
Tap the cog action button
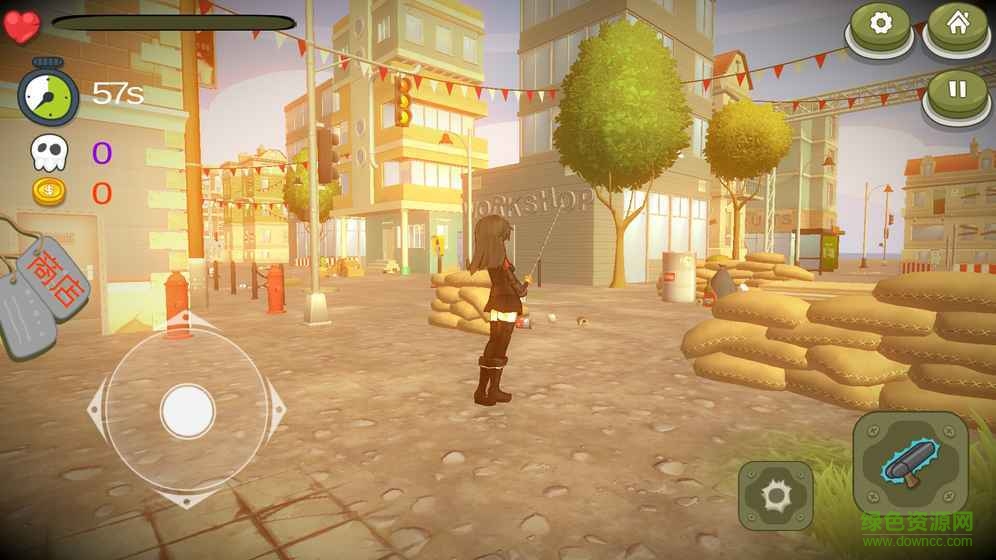tap(775, 494)
